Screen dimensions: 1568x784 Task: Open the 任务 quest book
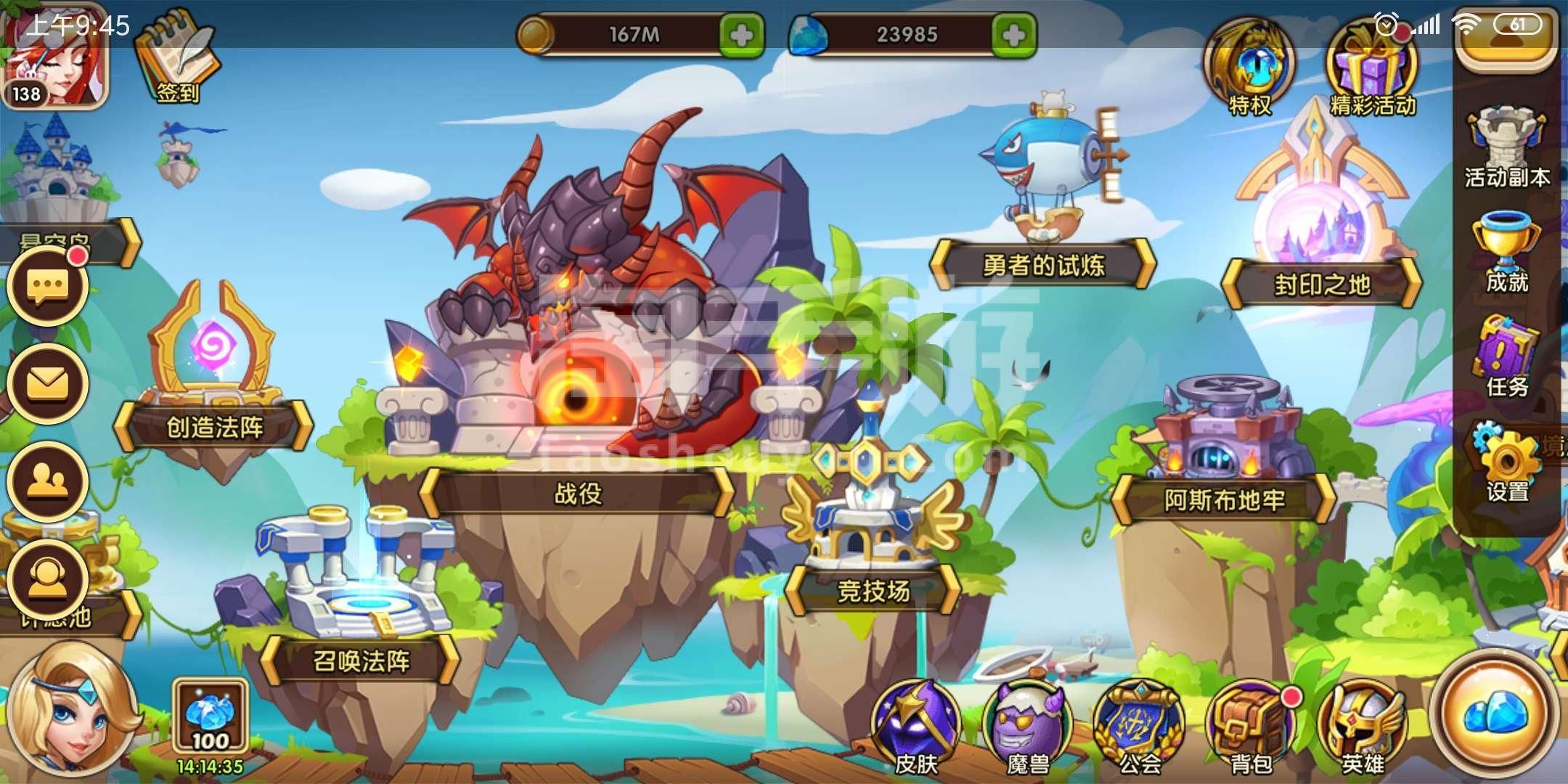coord(1506,357)
